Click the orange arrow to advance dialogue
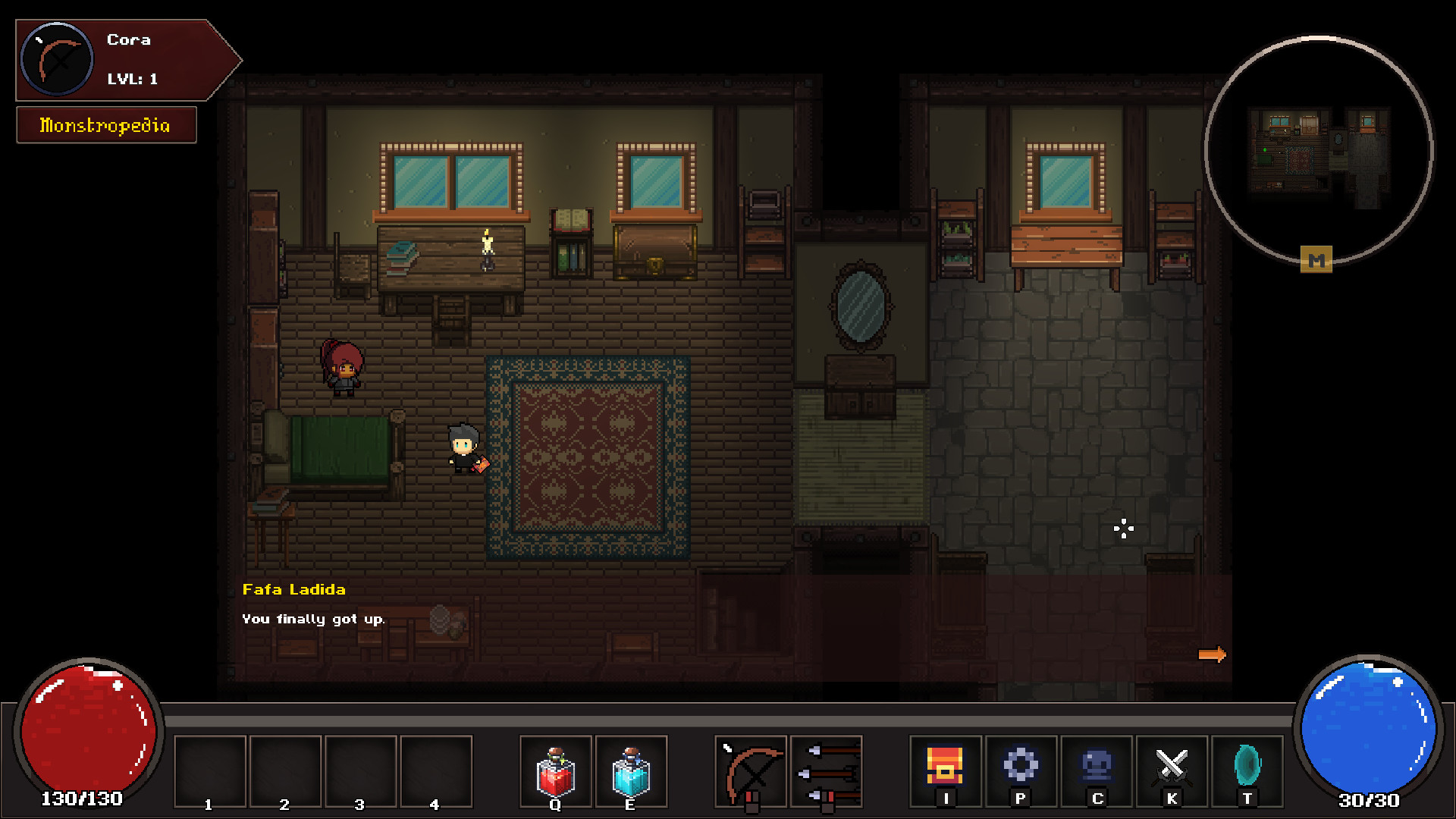This screenshot has width=1456, height=819. point(1213,654)
